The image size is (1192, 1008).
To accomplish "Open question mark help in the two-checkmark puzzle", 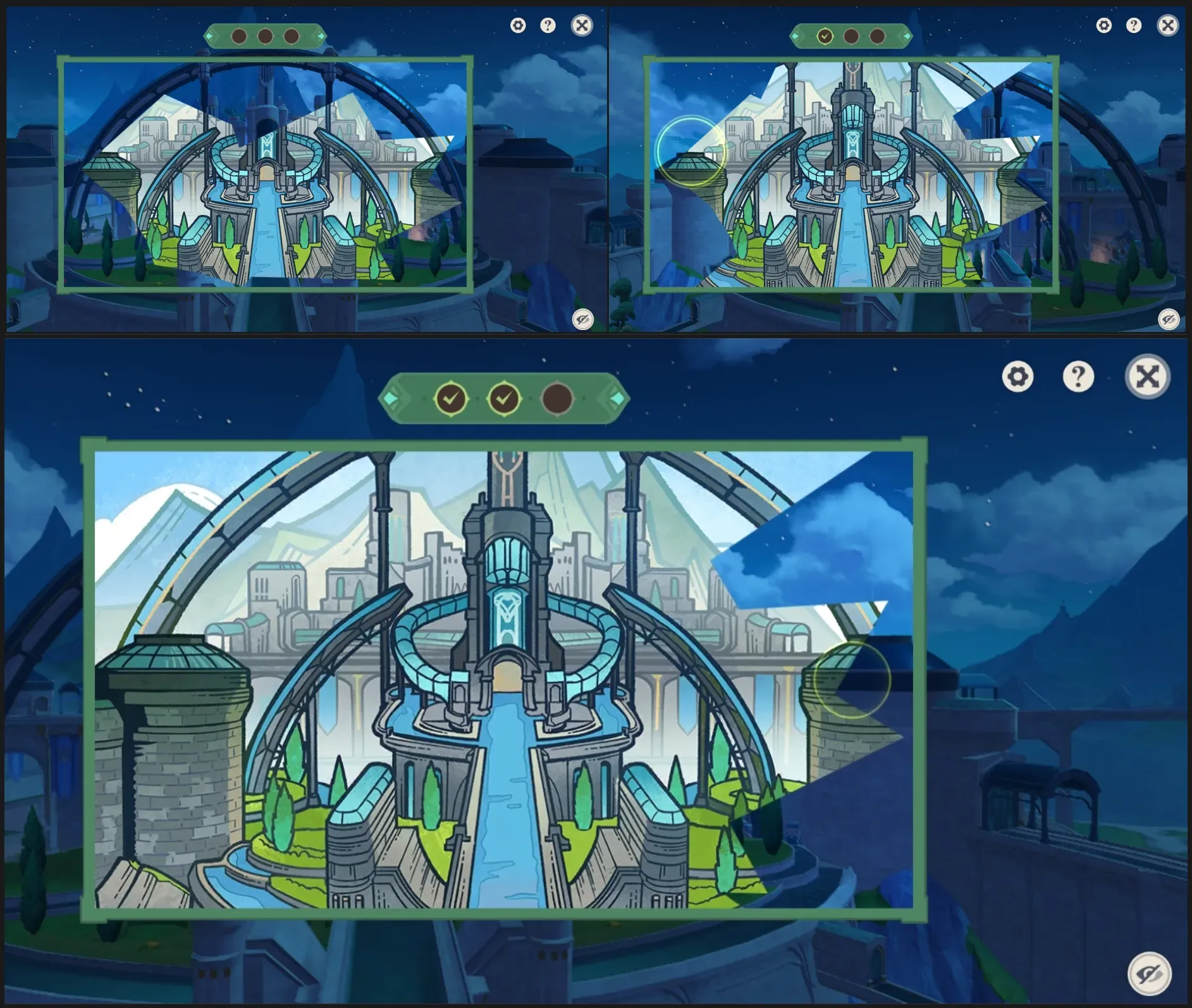I will point(1078,377).
